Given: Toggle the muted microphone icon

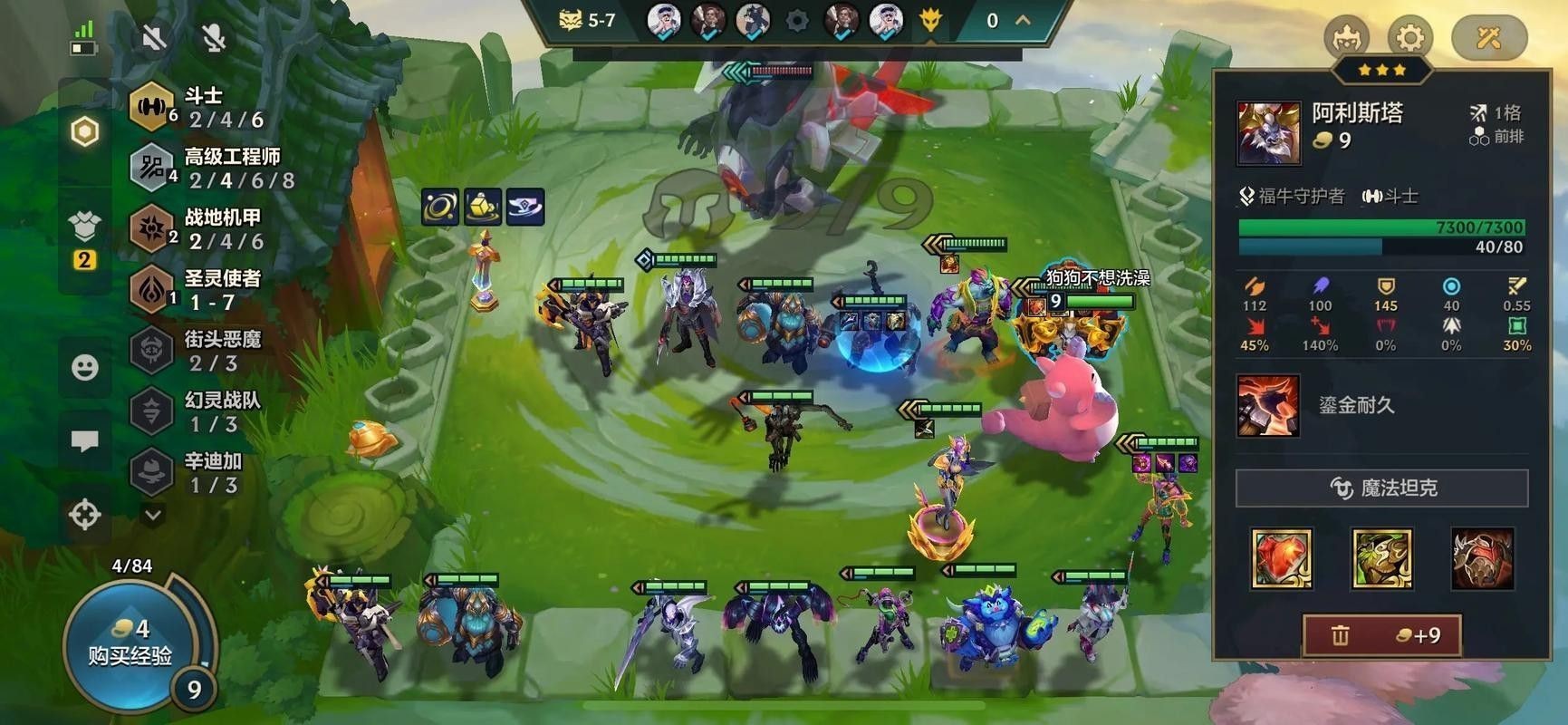Looking at the screenshot, I should (x=214, y=37).
